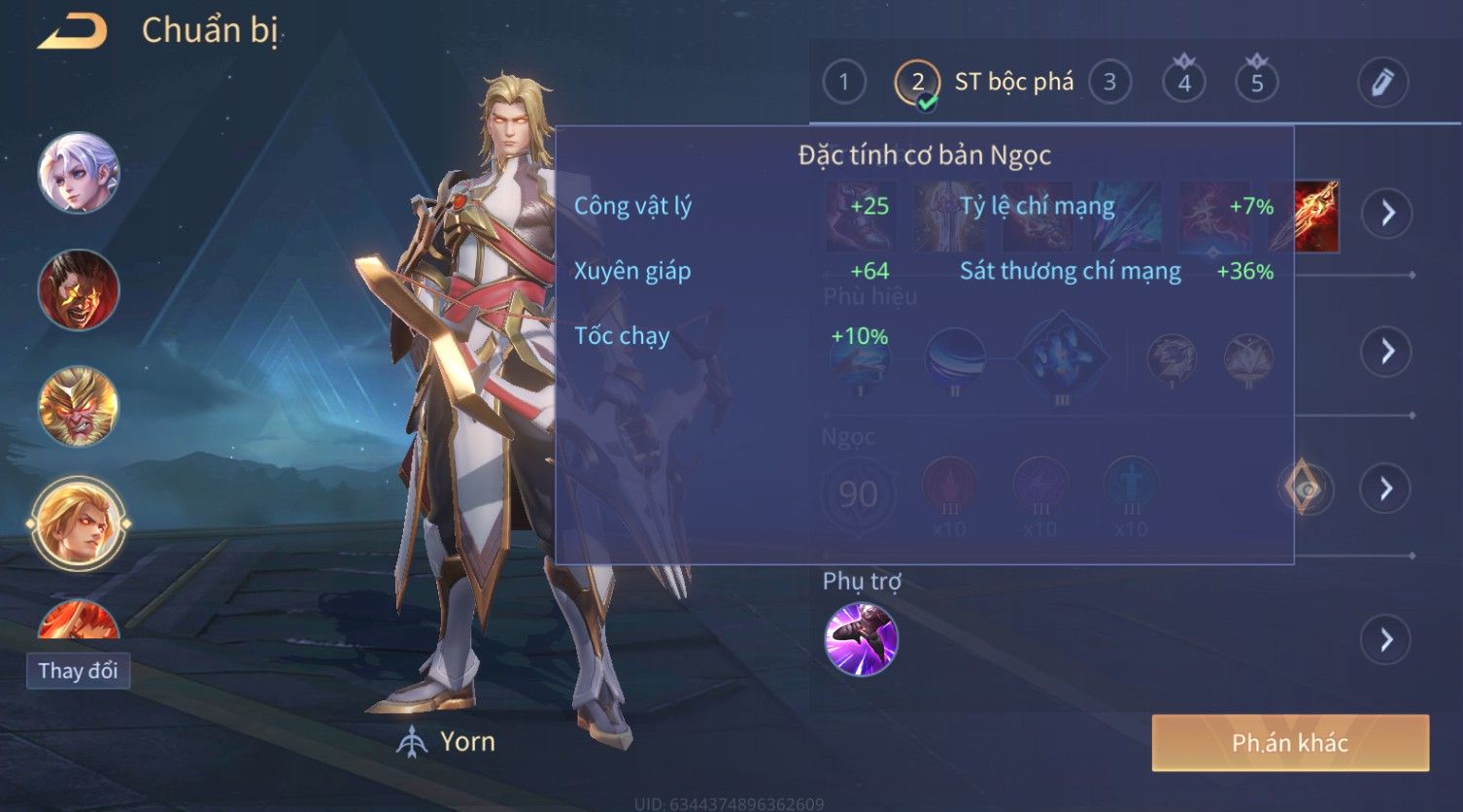The image size is (1463, 812).
Task: Open loadout preset 4
Action: coord(1183,83)
